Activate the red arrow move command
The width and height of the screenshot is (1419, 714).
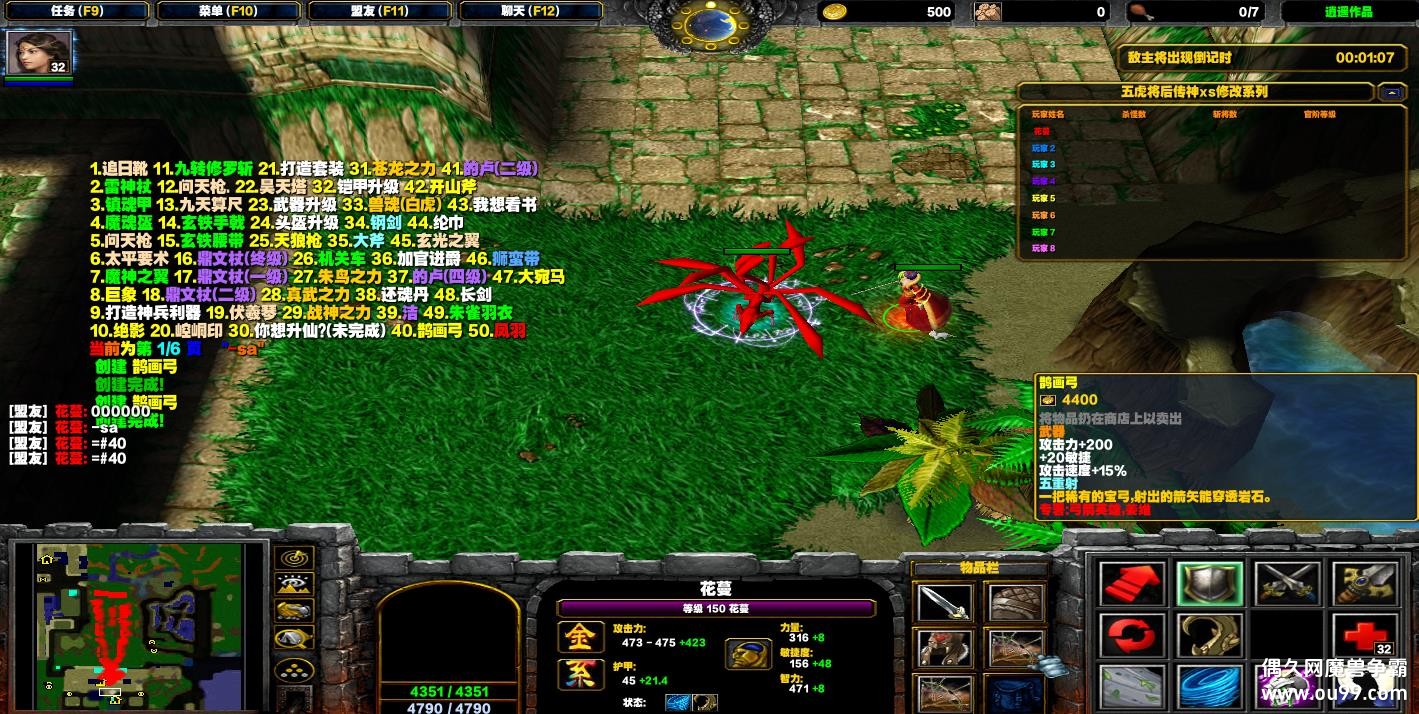(x=1132, y=585)
